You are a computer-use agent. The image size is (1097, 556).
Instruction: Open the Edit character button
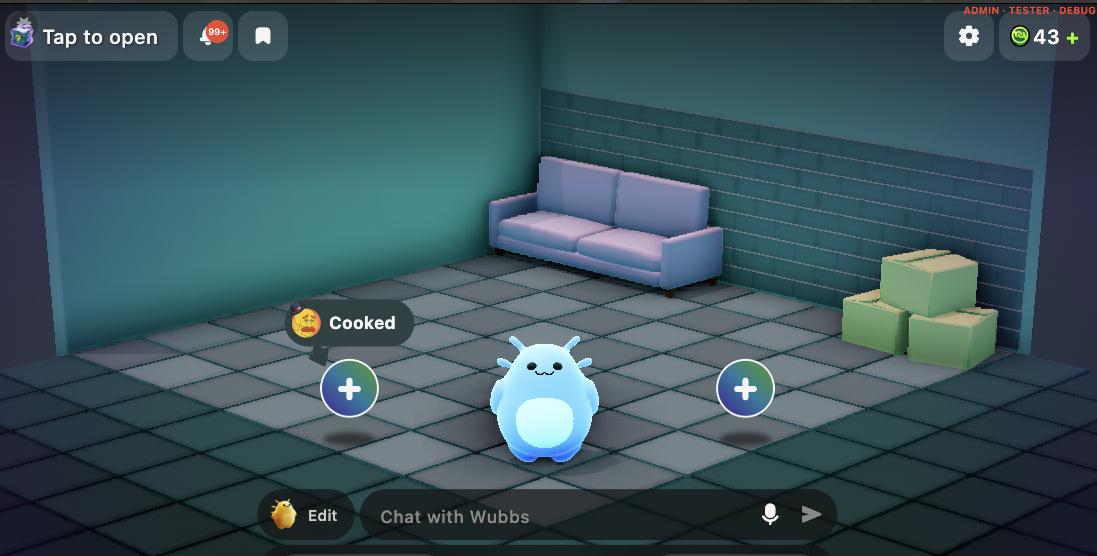tap(305, 515)
